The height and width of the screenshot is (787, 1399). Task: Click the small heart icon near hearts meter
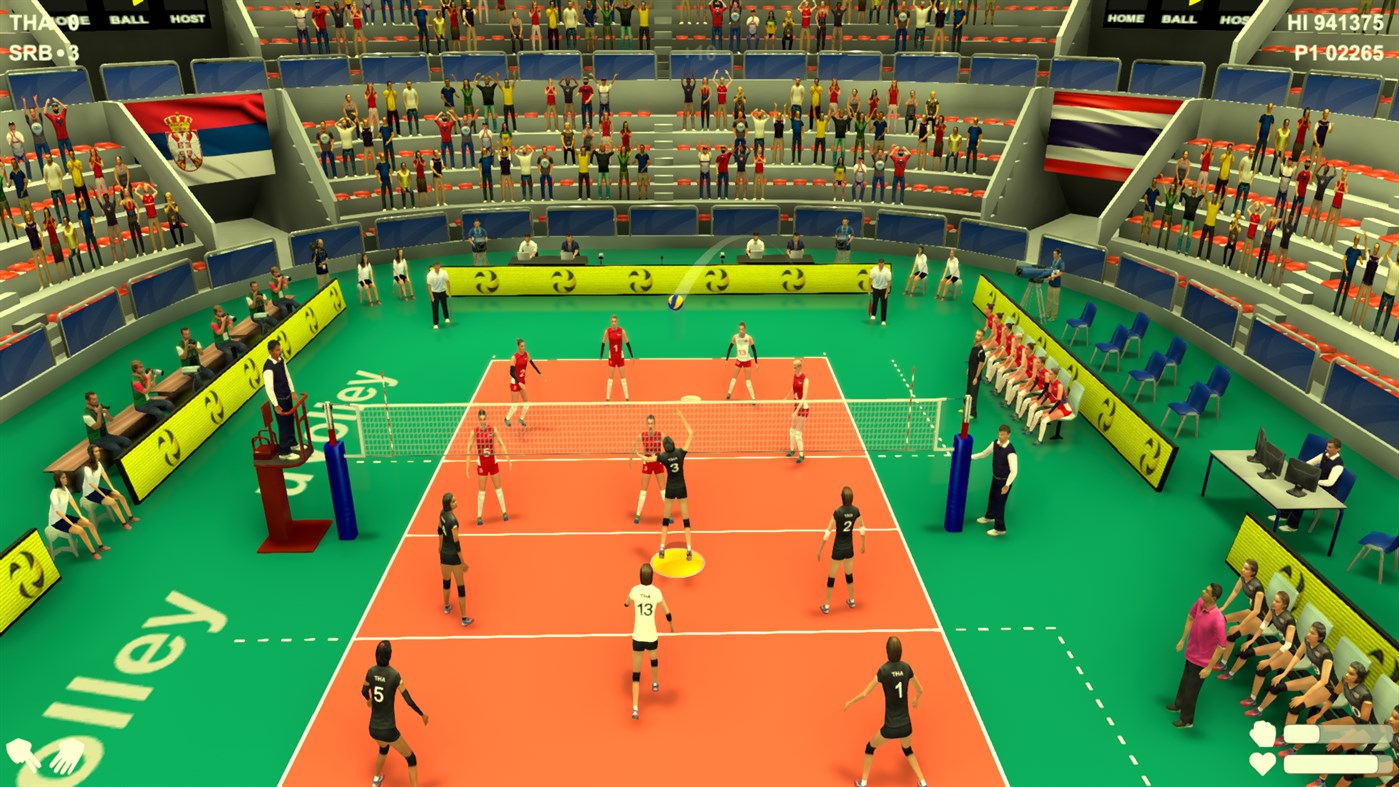[x=1262, y=763]
